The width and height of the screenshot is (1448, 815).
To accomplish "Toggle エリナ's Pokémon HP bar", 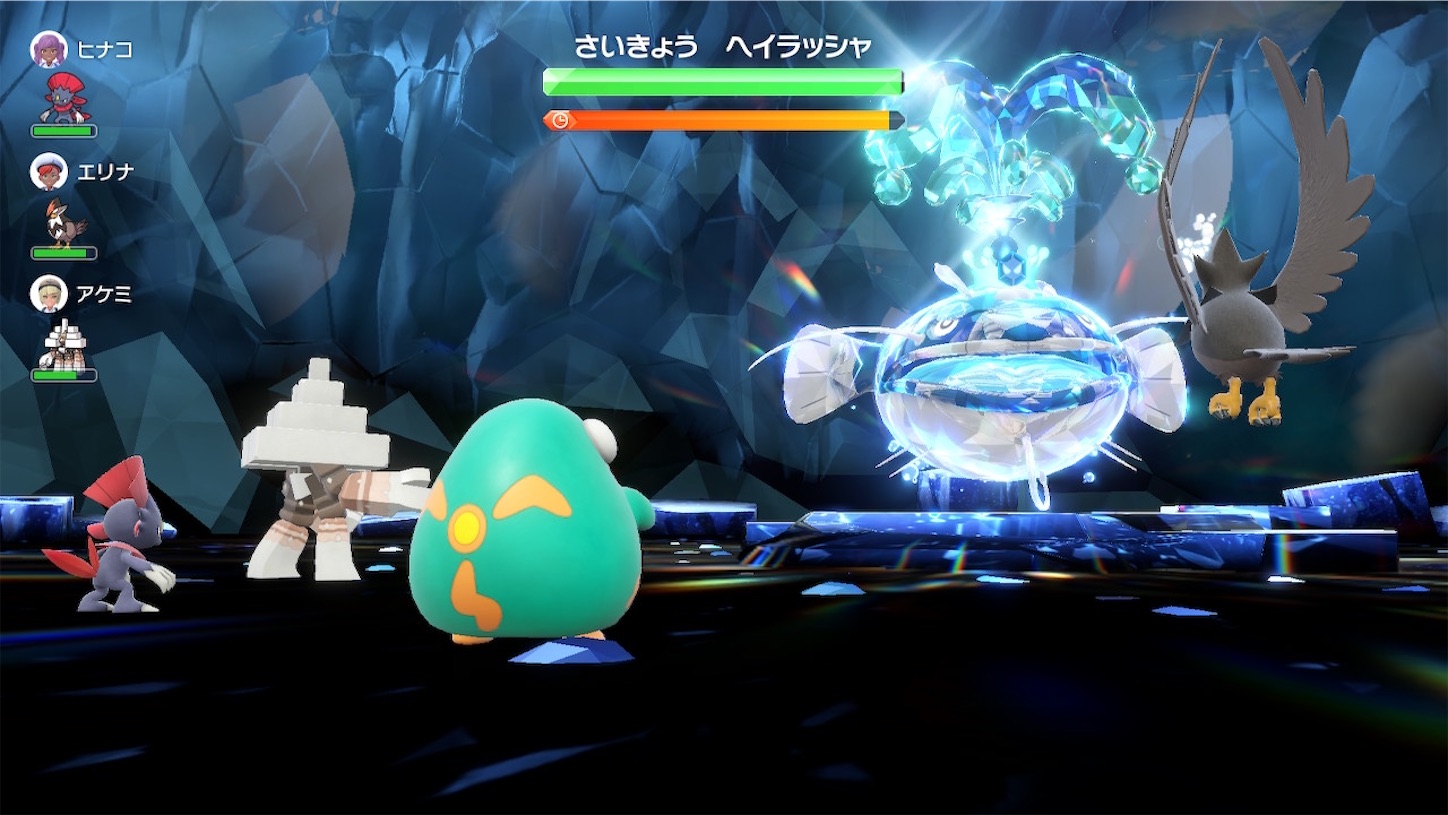I will pyautogui.click(x=62, y=256).
